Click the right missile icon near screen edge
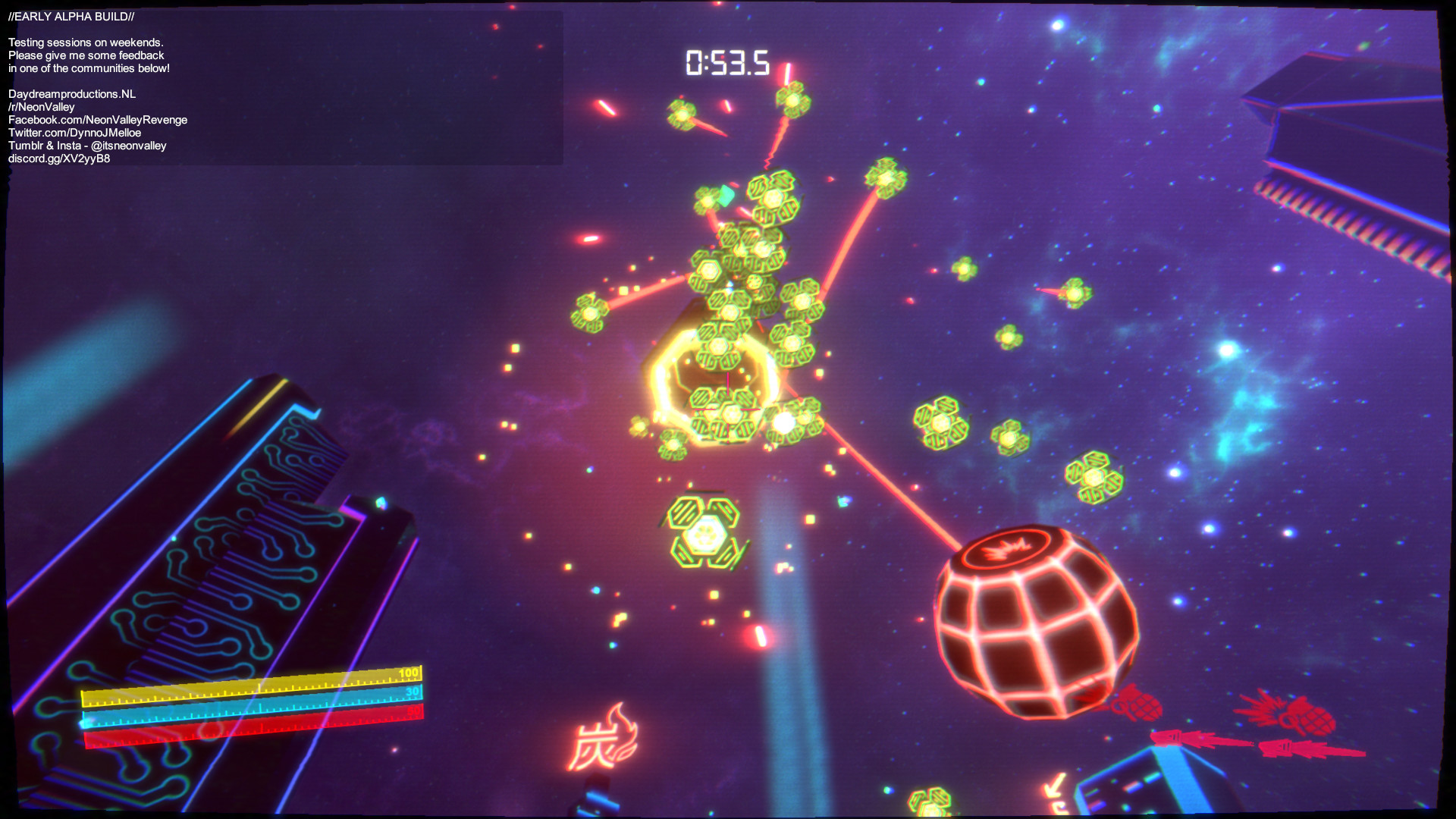Screen dimensions: 1456x819 click(1282, 748)
